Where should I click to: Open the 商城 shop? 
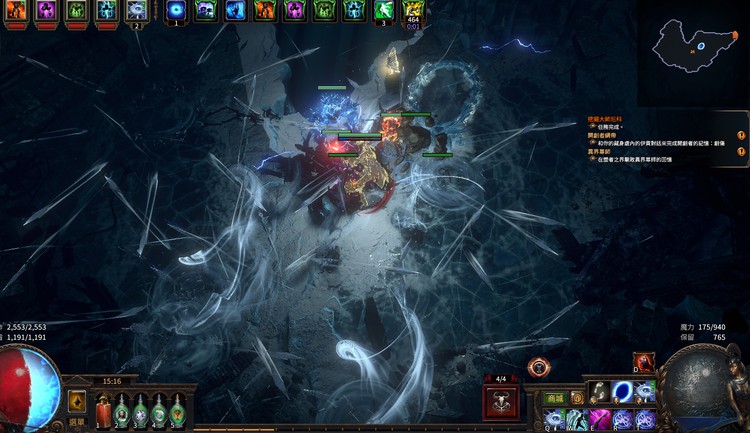tap(554, 398)
